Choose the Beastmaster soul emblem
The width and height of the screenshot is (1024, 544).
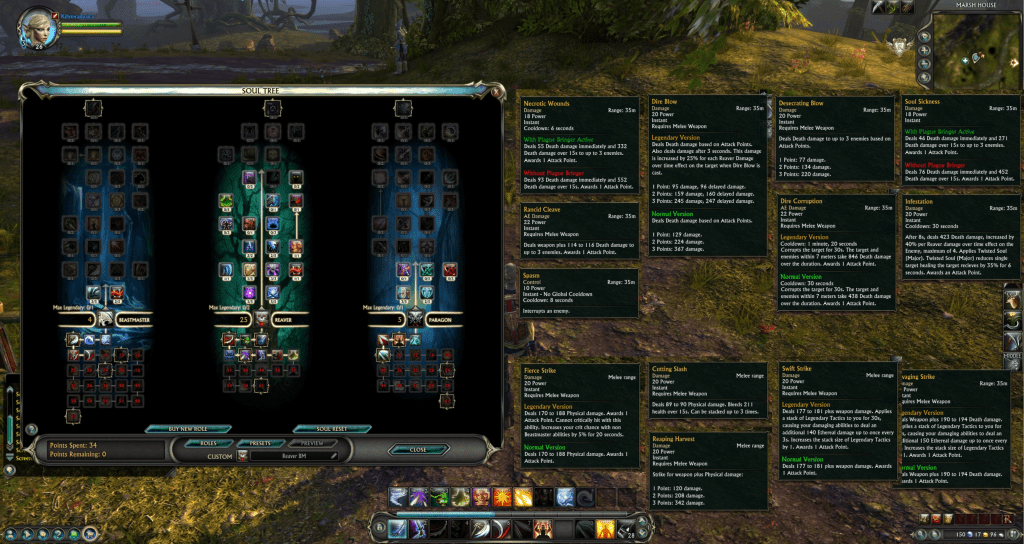tap(103, 320)
